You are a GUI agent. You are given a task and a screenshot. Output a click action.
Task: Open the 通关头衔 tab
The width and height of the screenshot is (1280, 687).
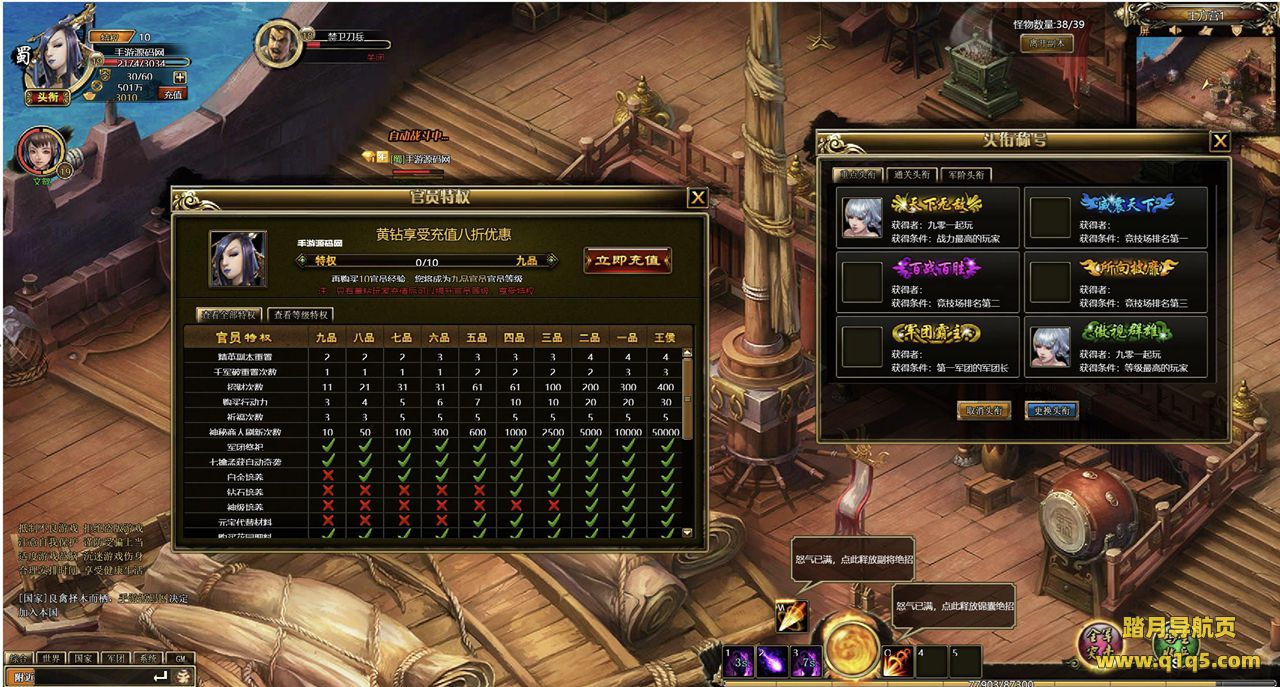point(911,174)
